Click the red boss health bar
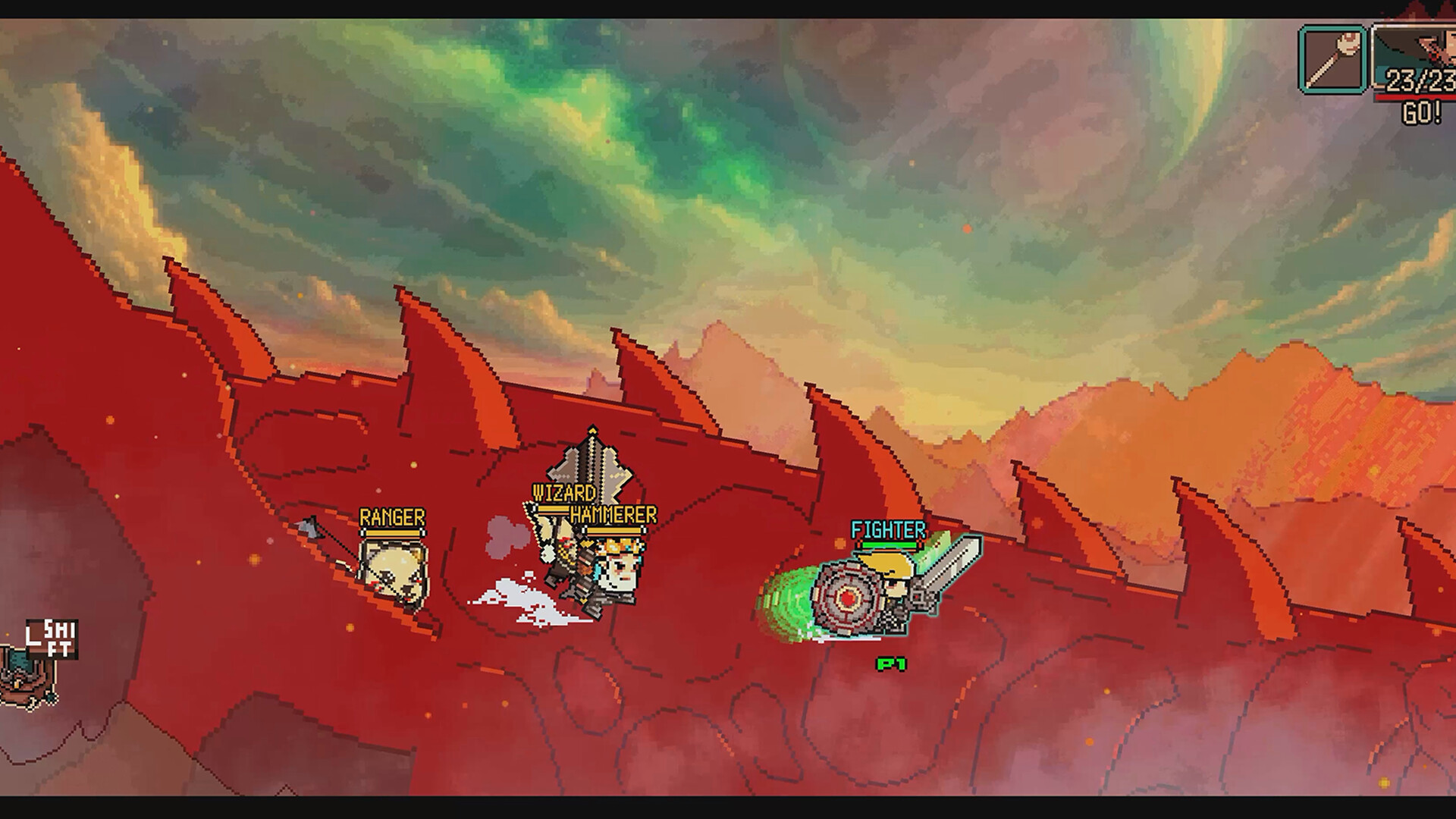Viewport: 1456px width, 819px height. point(1414,97)
